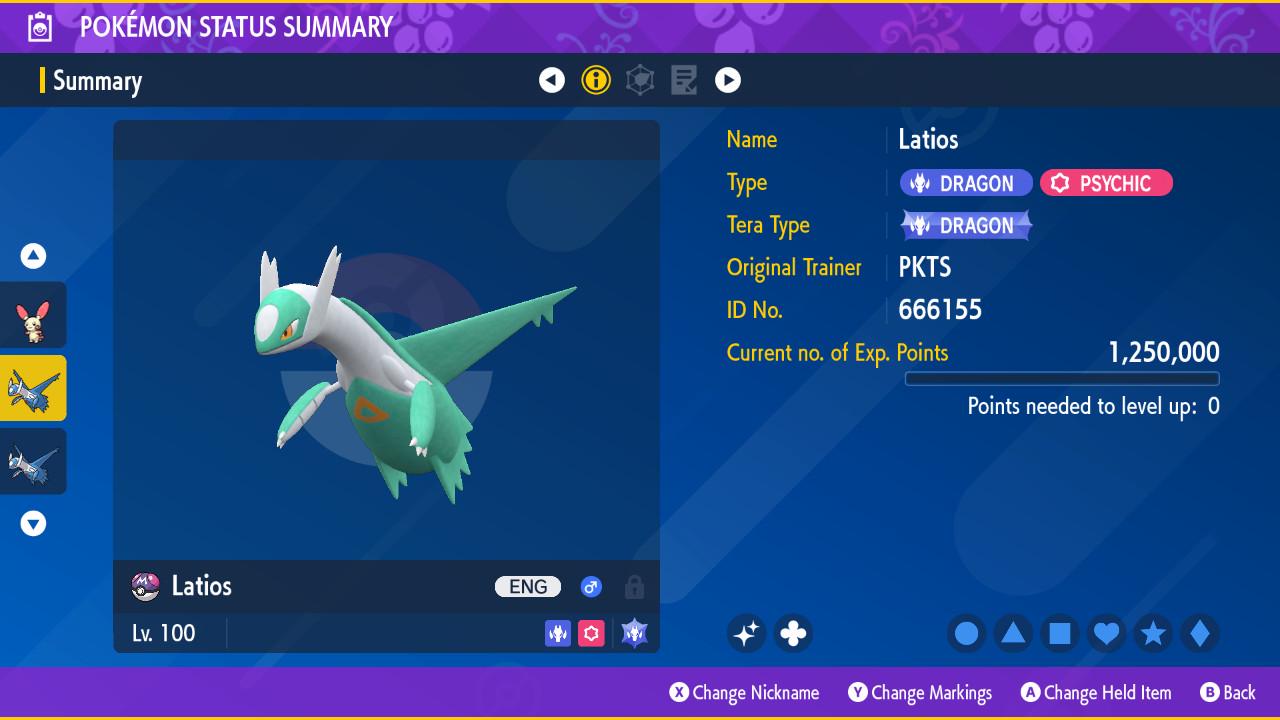
Task: Toggle the triangle marking
Action: tap(1013, 633)
